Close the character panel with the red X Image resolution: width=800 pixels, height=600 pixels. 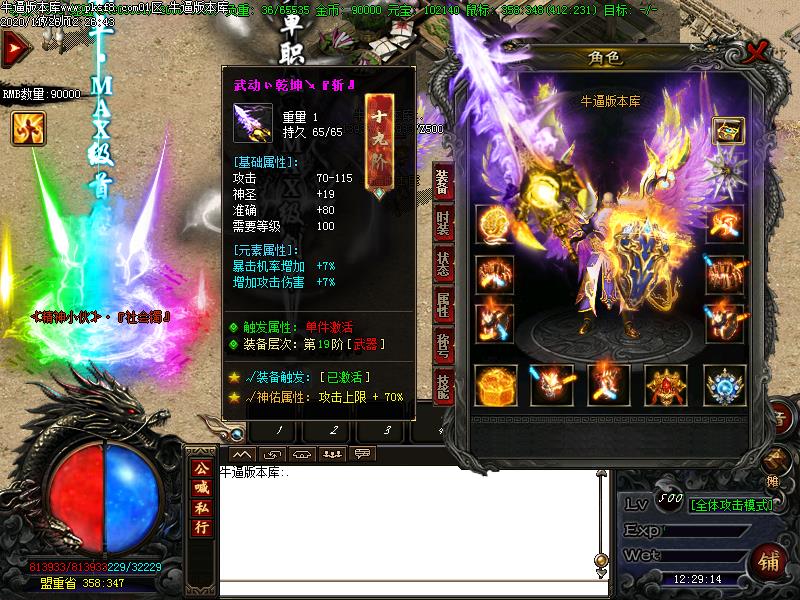(x=762, y=49)
